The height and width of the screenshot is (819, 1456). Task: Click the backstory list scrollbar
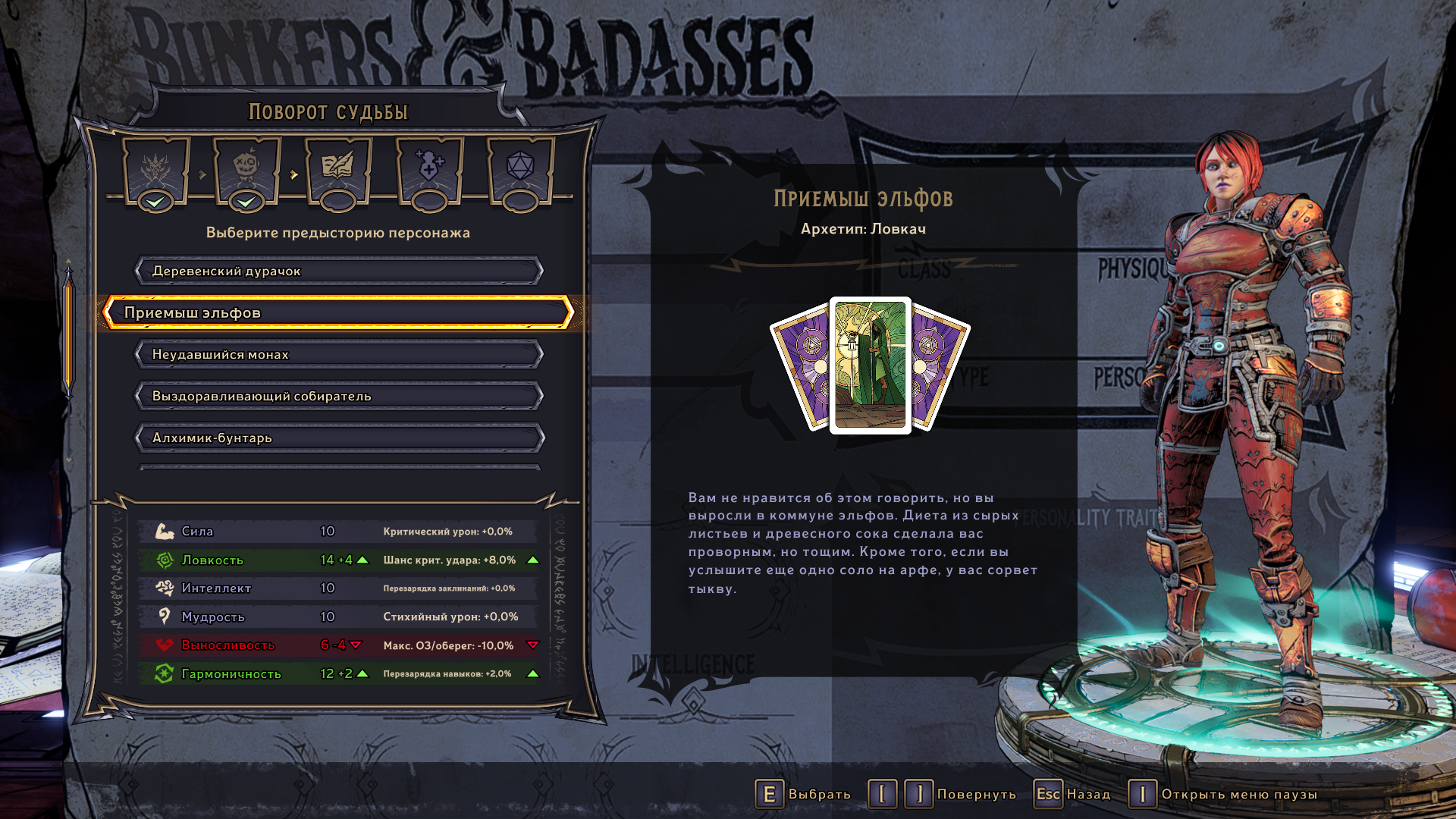pyautogui.click(x=68, y=334)
